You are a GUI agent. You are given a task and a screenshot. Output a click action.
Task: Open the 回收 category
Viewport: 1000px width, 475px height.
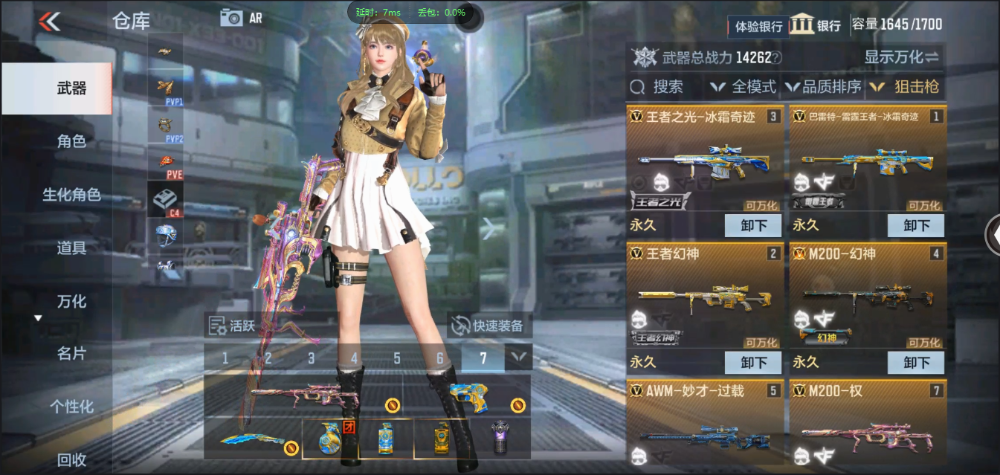pos(71,459)
